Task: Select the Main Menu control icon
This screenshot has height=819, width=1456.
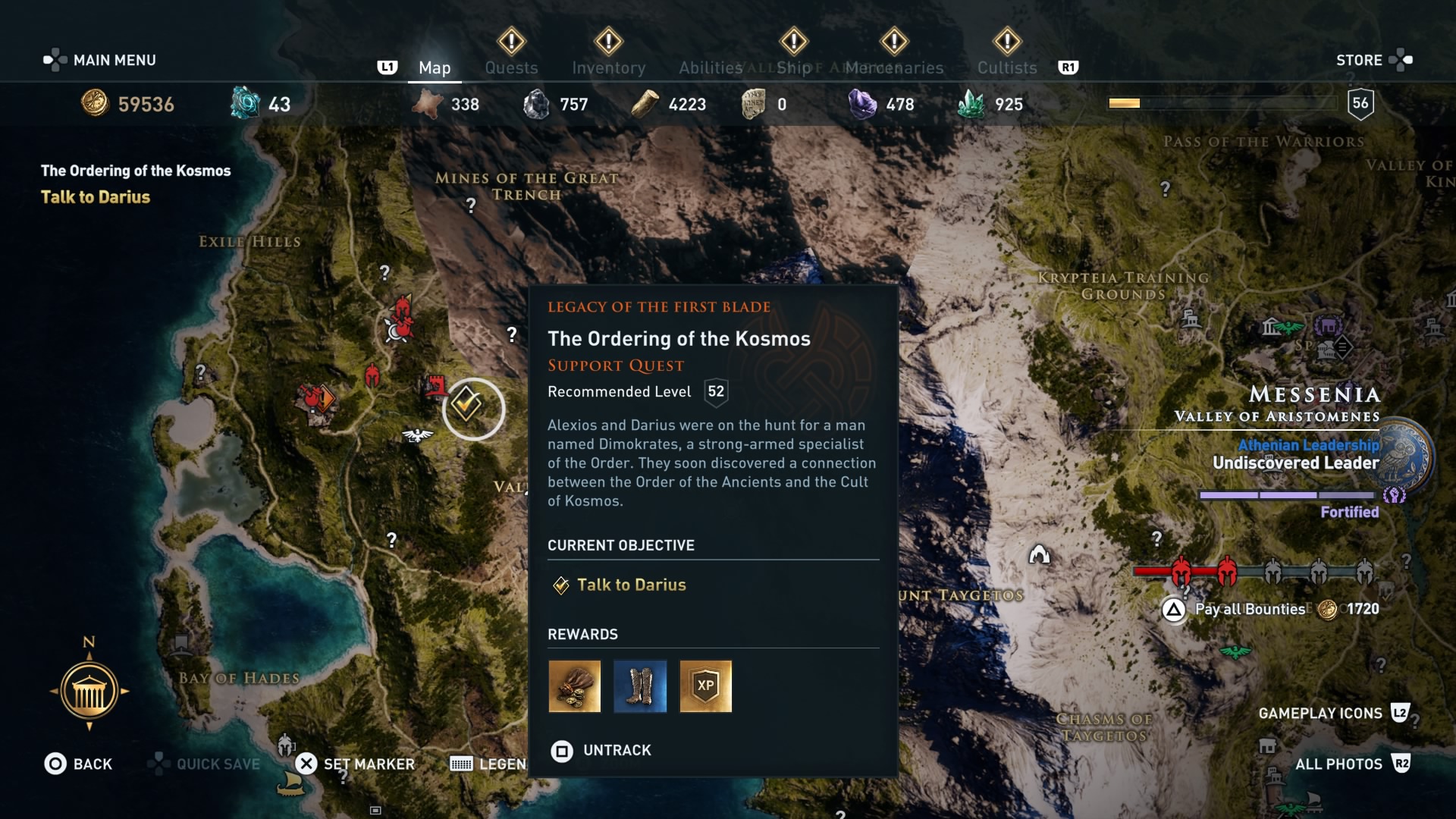Action: coord(53,59)
